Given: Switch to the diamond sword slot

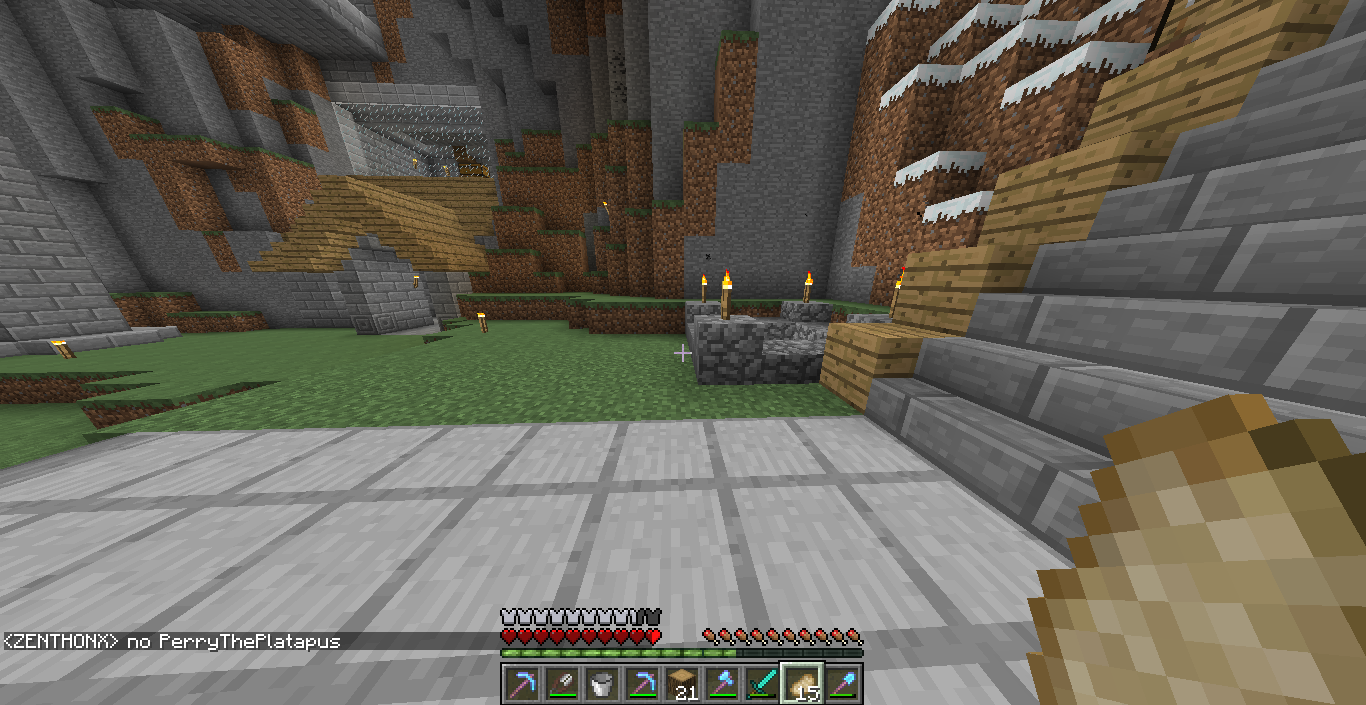Looking at the screenshot, I should (761, 683).
